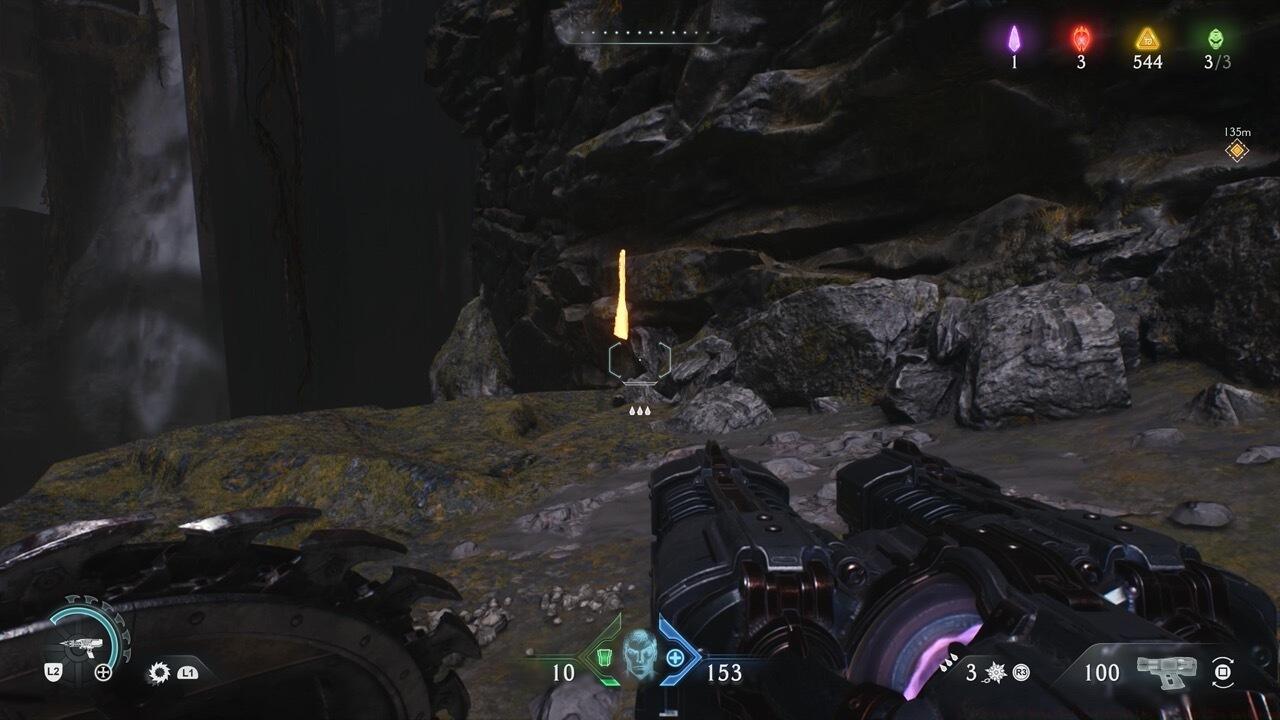Select the green armor icon
This screenshot has height=720, width=1280.
pos(601,658)
